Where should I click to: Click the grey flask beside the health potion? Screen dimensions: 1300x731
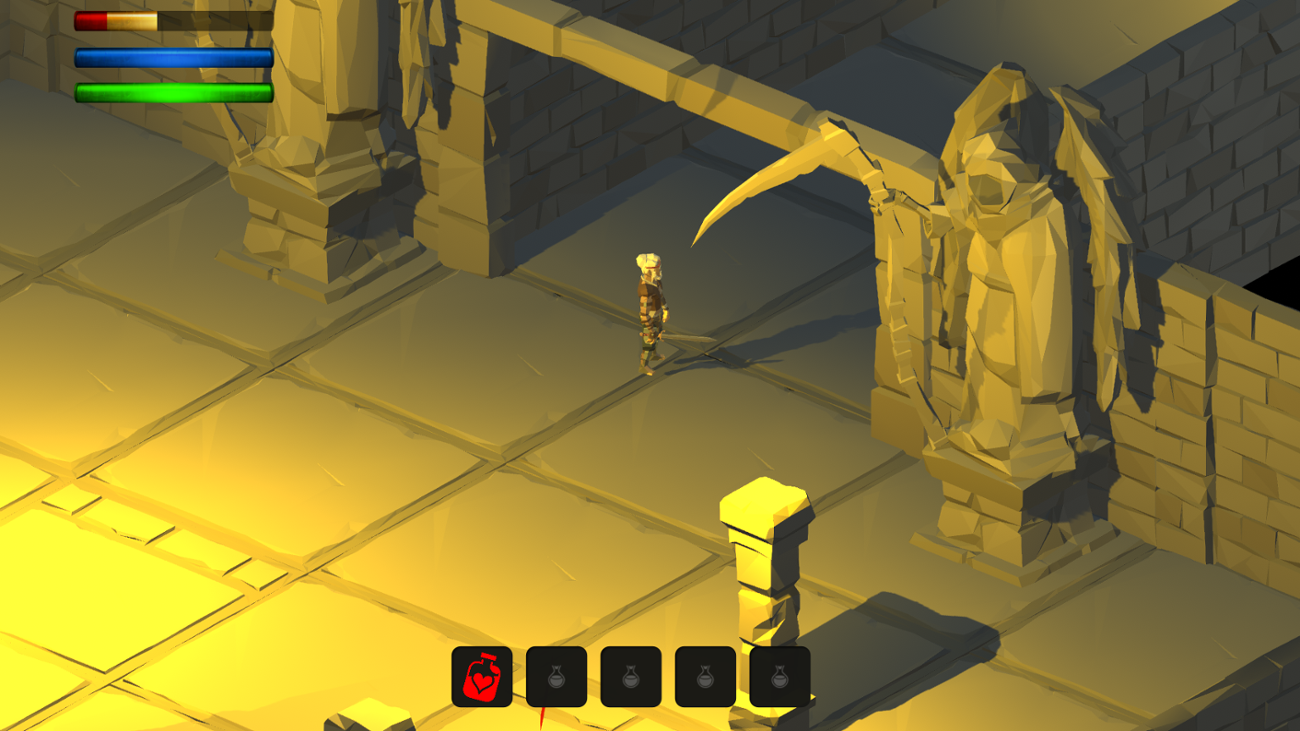pos(556,676)
